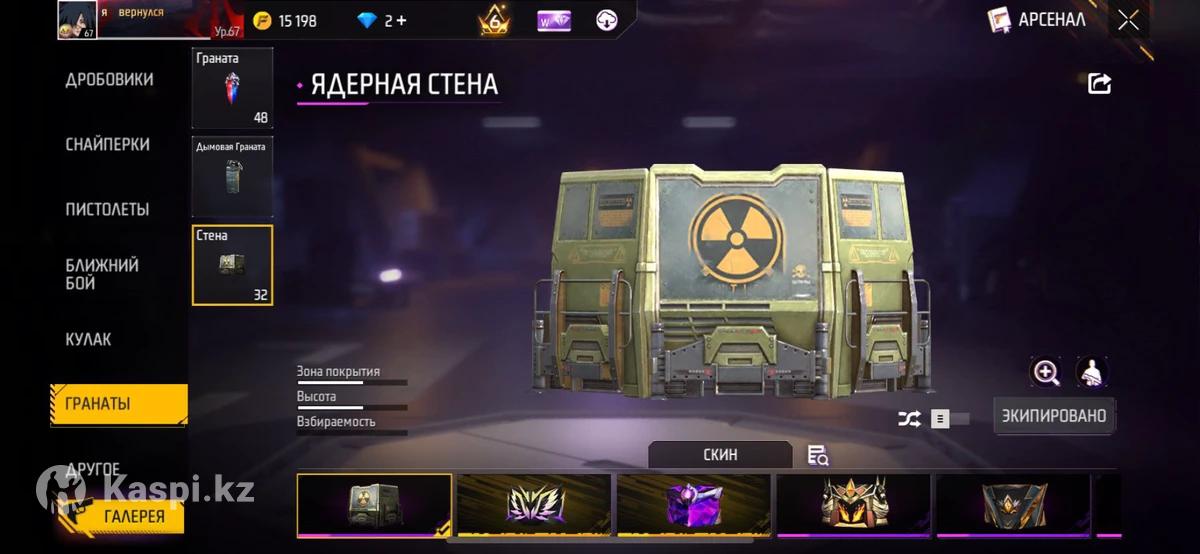Preview the skin with the character icon
Viewport: 1200px width, 554px height.
[1092, 373]
